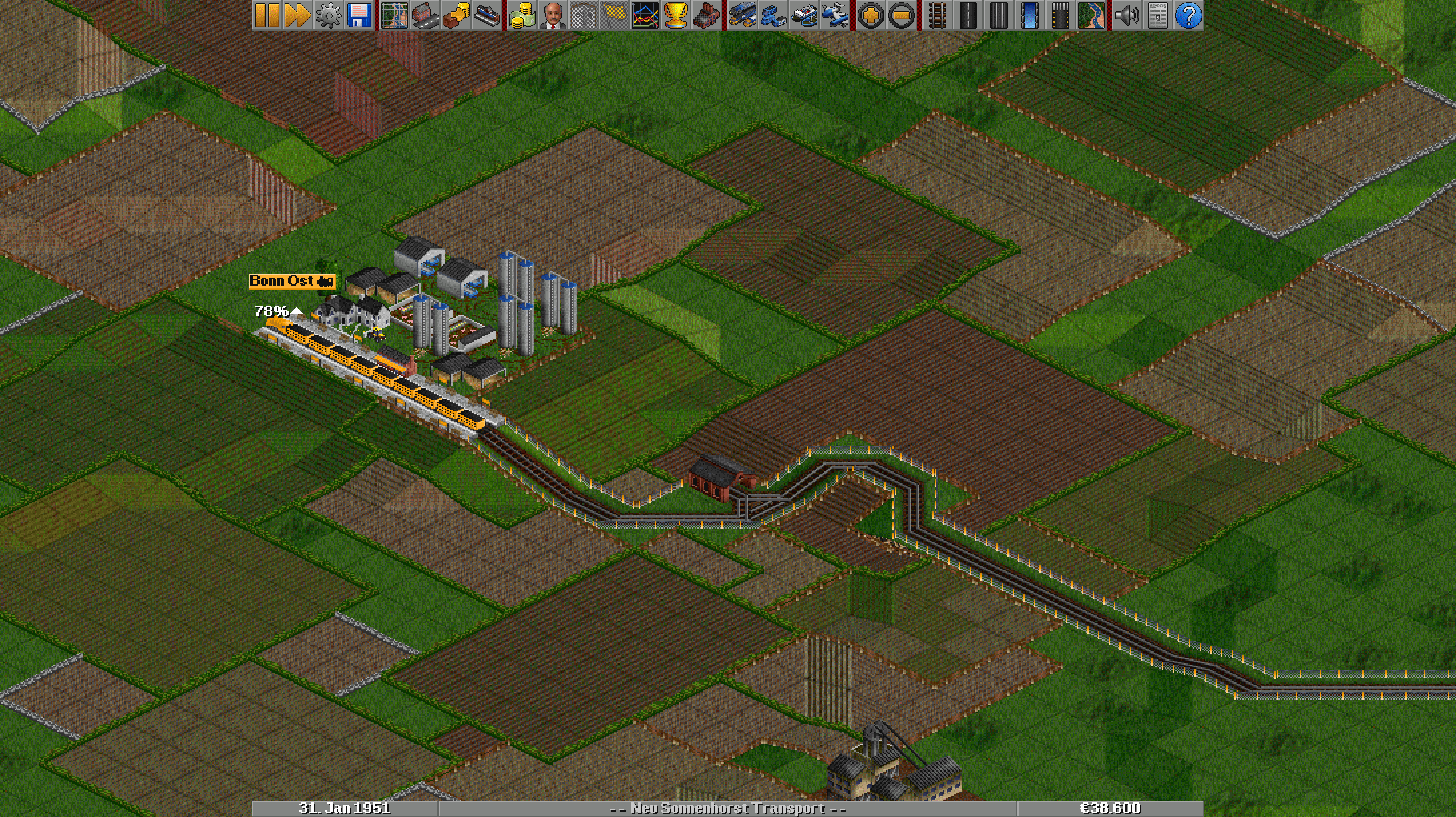Zoom out with the minus button

click(x=902, y=15)
